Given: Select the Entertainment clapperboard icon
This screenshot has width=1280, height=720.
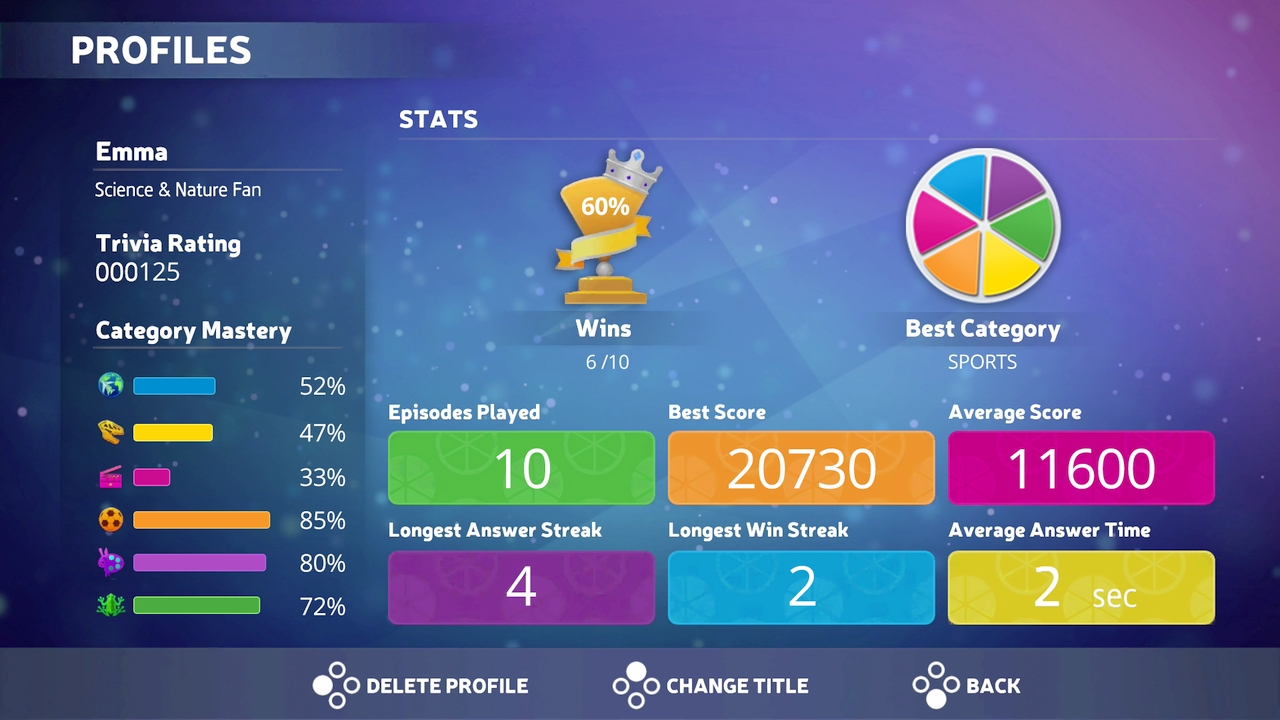Looking at the screenshot, I should tap(110, 477).
